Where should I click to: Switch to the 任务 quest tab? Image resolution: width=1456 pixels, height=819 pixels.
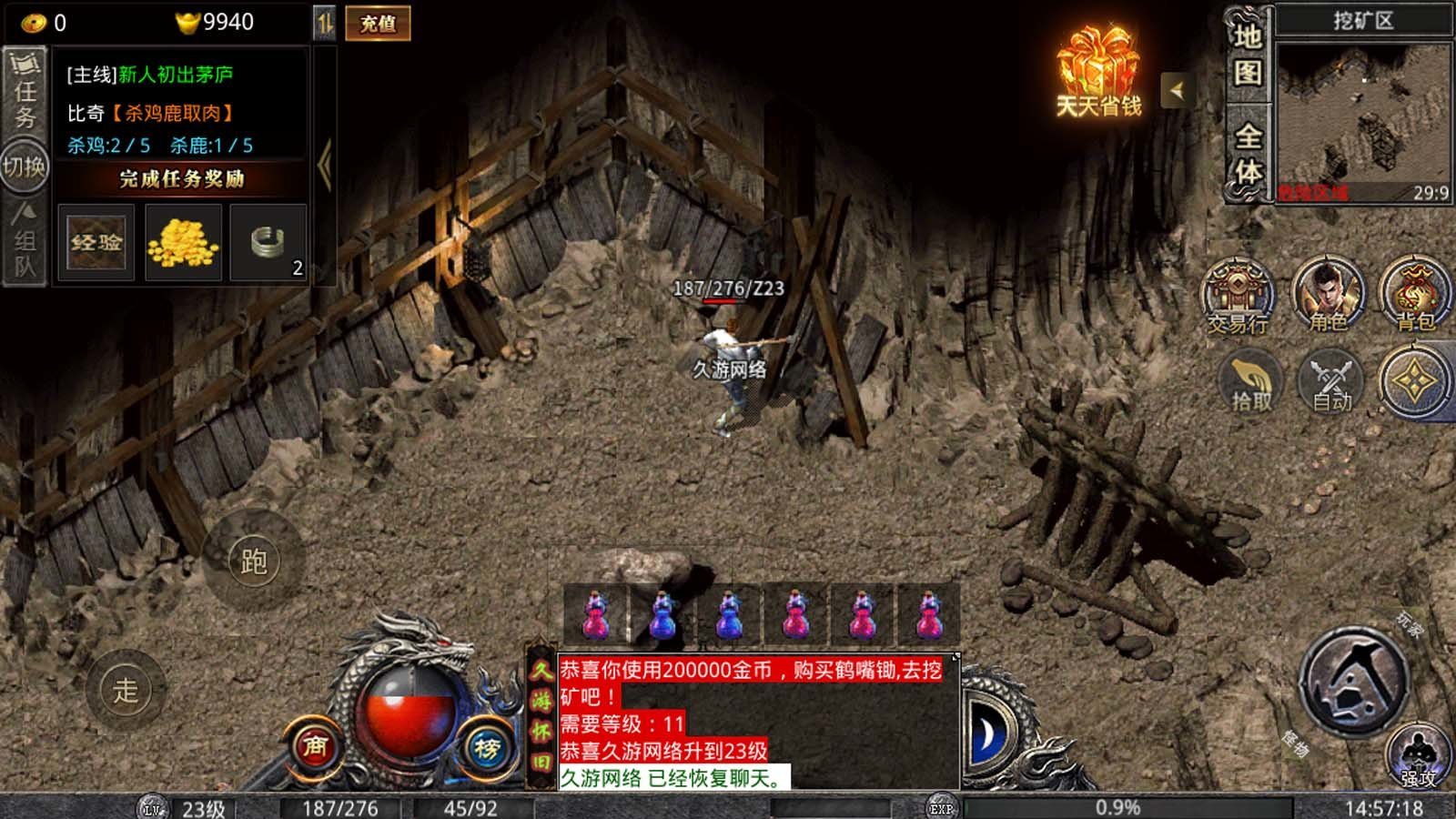(25, 91)
